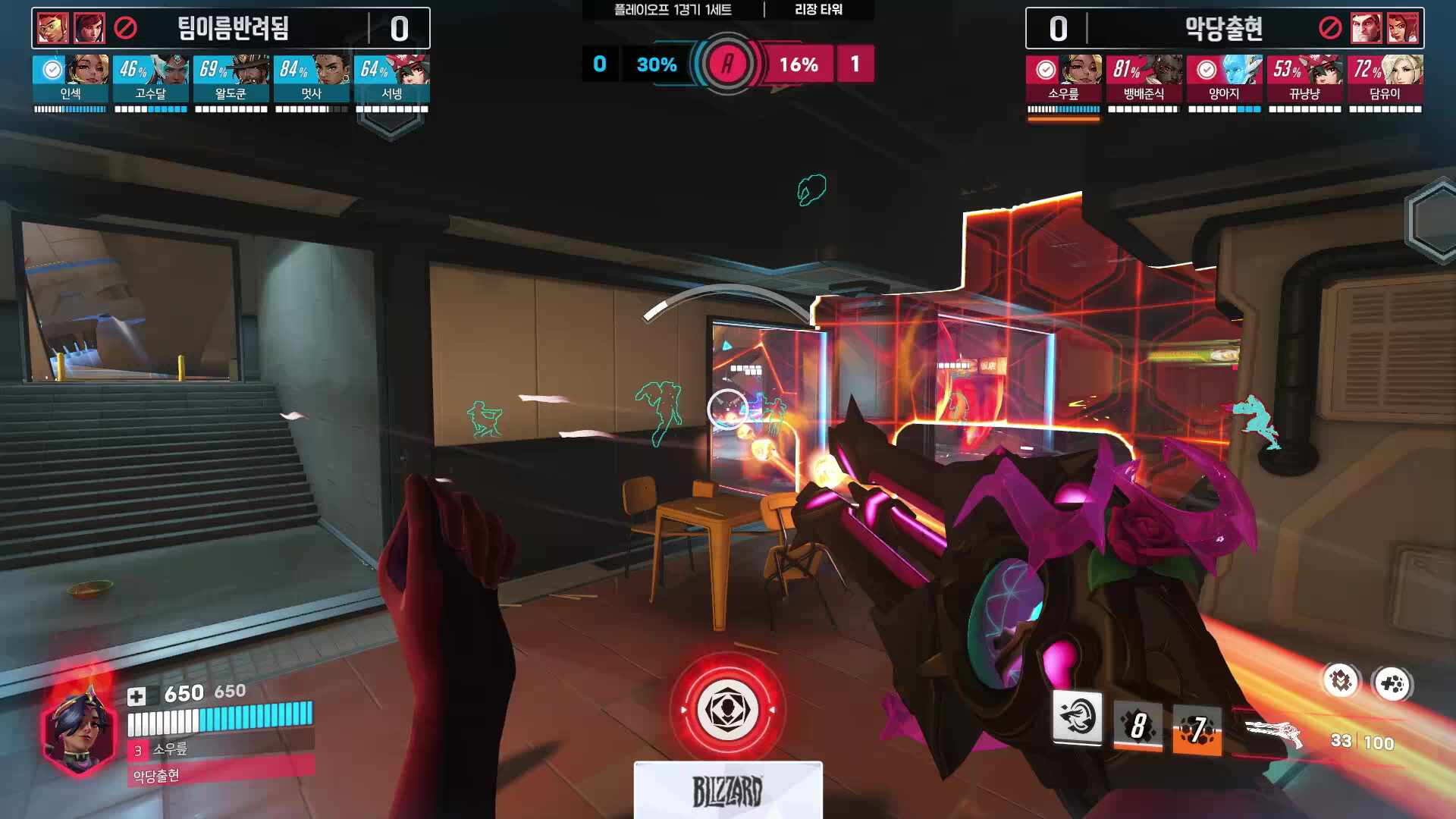This screenshot has width=1456, height=819.
Task: Select blue team player 서넹
Action: coord(391,80)
